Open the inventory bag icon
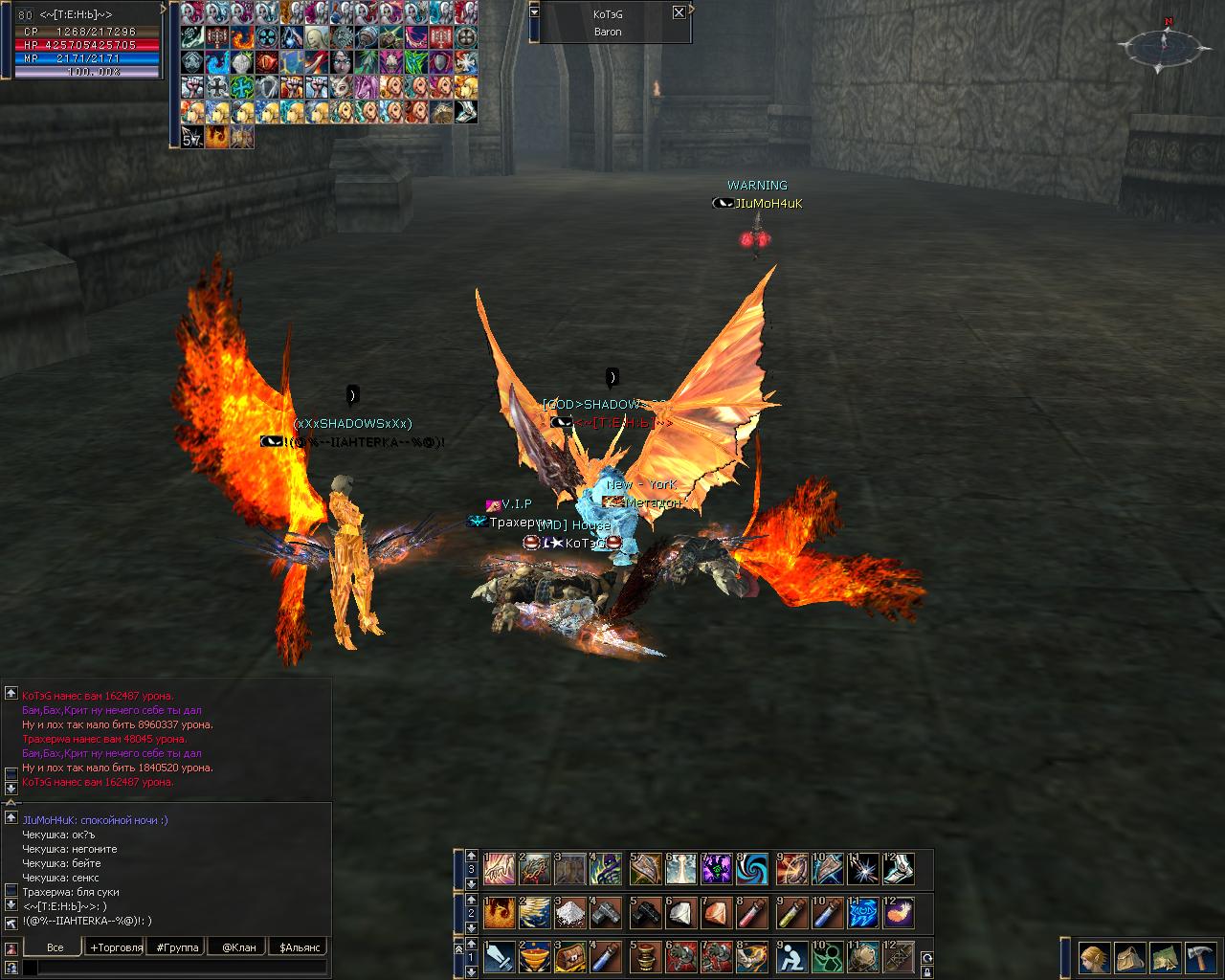The width and height of the screenshot is (1225, 980). (x=1130, y=957)
